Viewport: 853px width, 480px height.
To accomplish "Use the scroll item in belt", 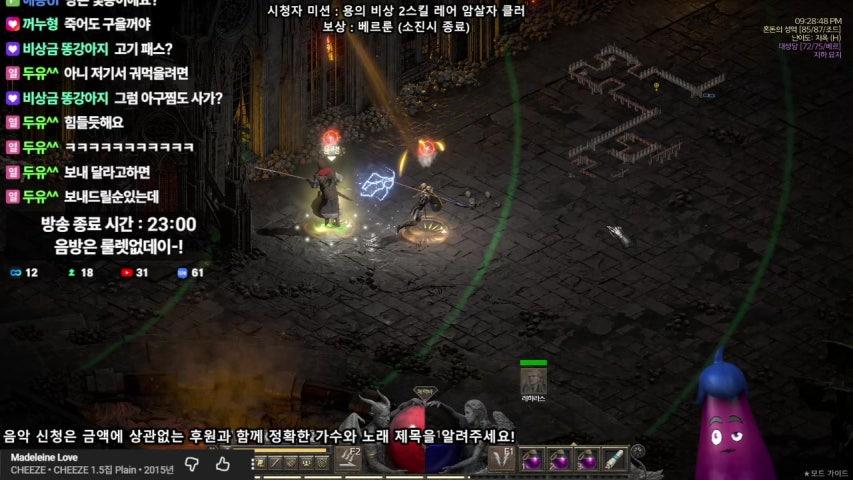I will coord(613,460).
